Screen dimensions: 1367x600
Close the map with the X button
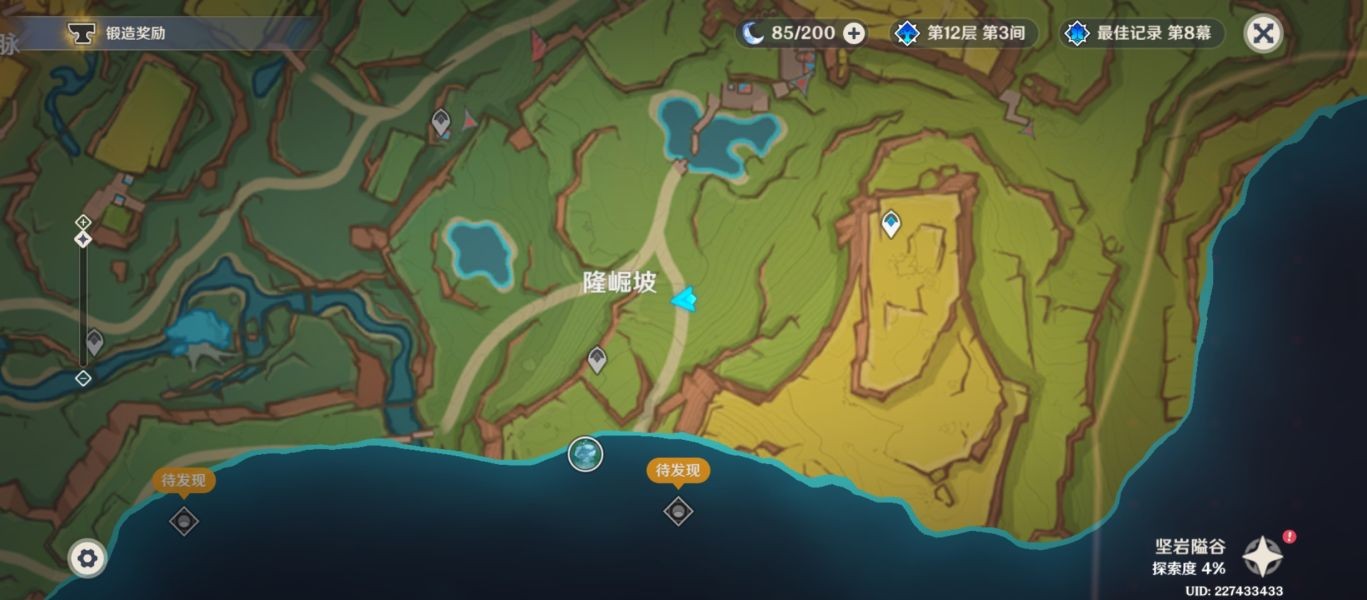pos(1263,33)
